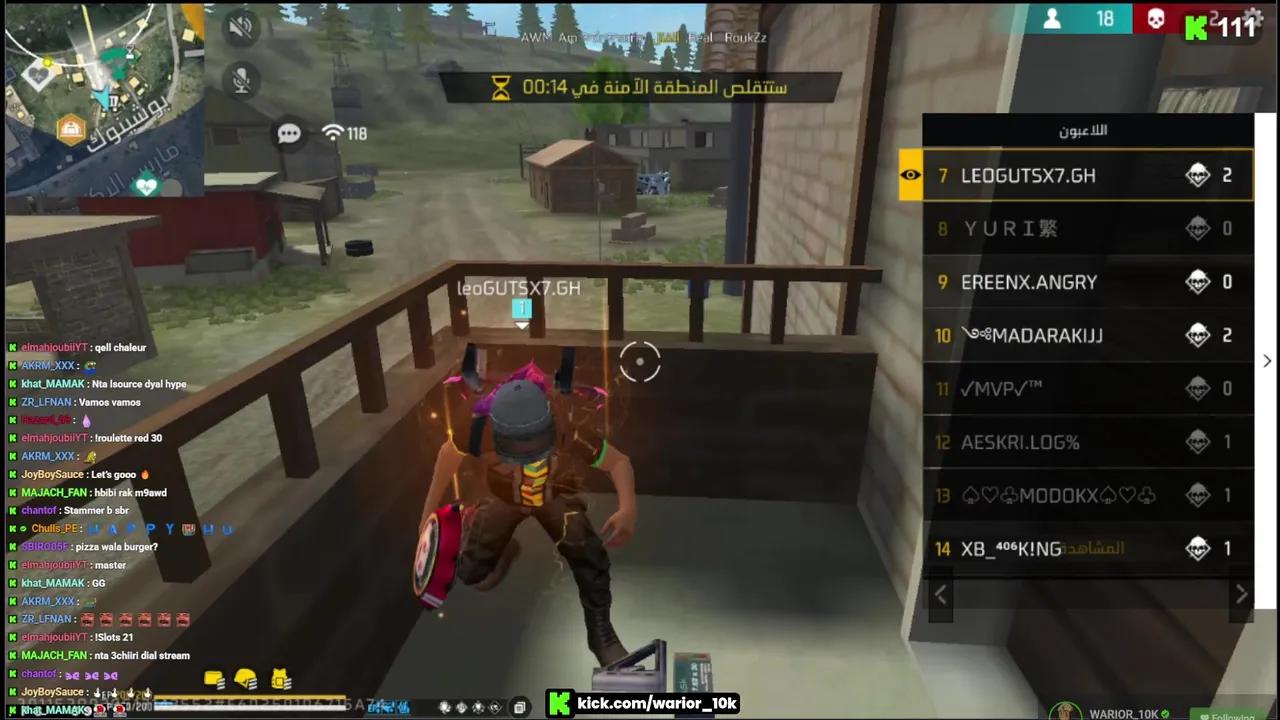Open the settings gear in the top-right corner
This screenshot has width=1280, height=720.
click(x=1254, y=18)
